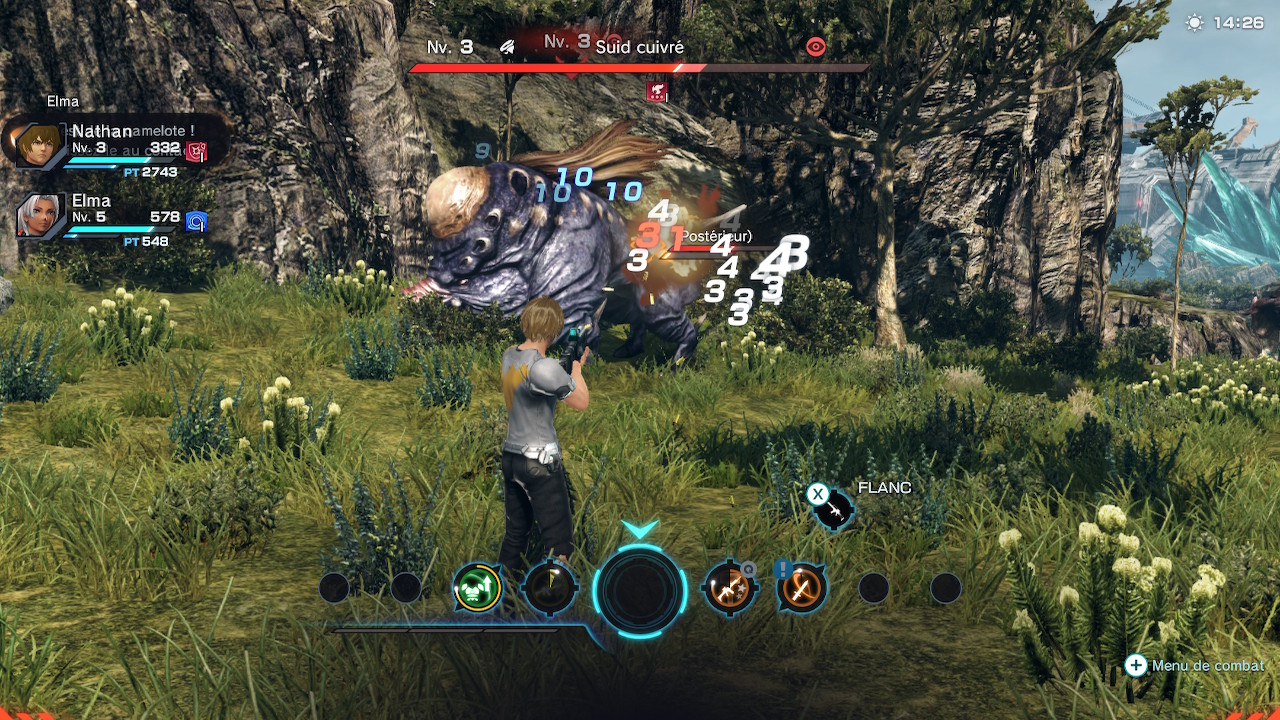Activate the green buff art icon
The width and height of the screenshot is (1280, 720).
pos(477,588)
